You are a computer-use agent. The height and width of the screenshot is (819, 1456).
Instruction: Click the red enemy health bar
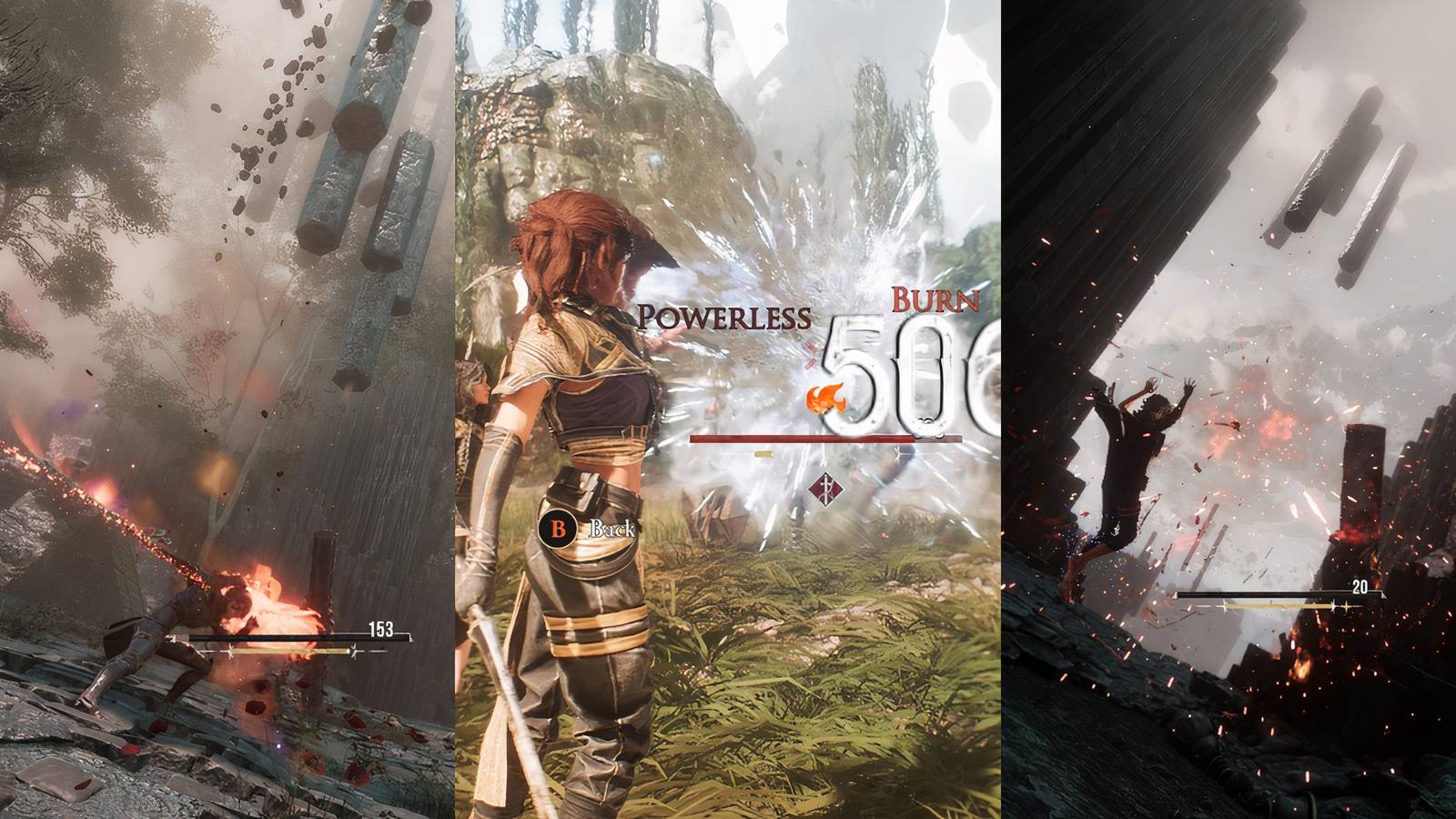(819, 439)
